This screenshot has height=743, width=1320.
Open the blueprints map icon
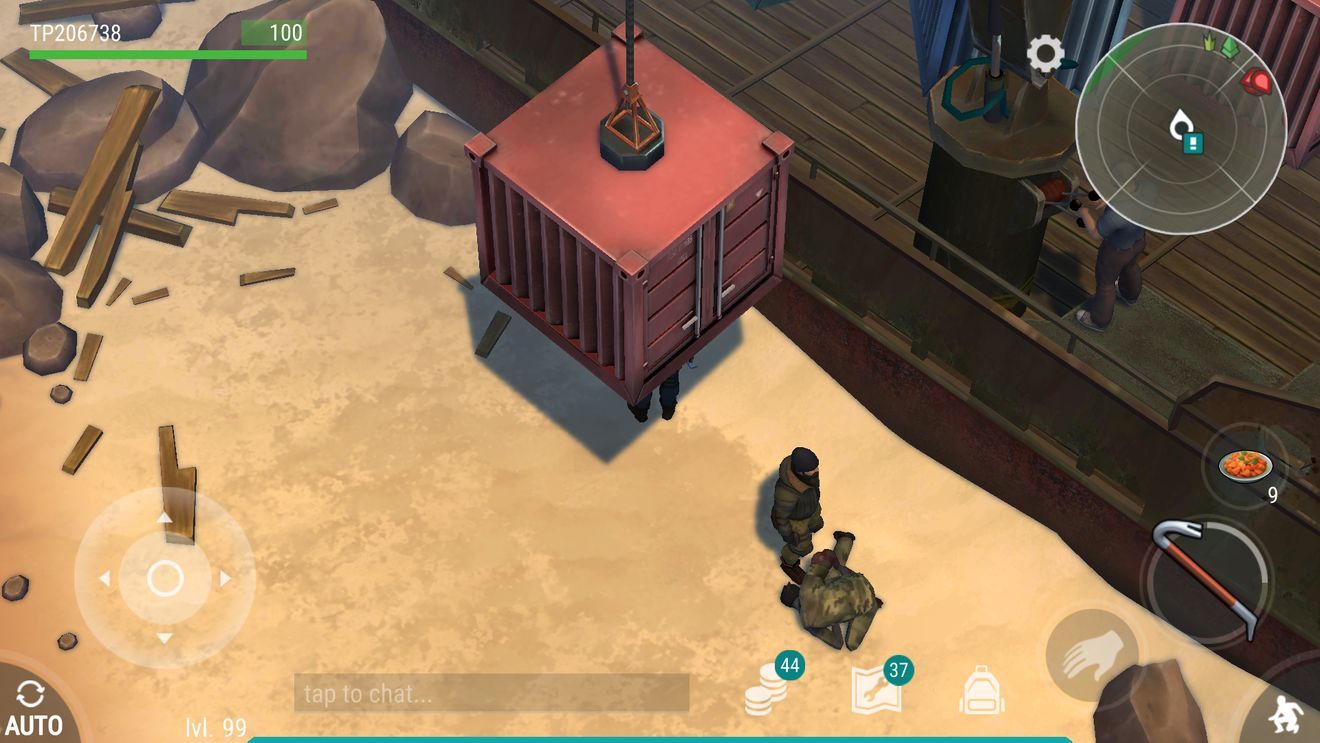point(876,690)
